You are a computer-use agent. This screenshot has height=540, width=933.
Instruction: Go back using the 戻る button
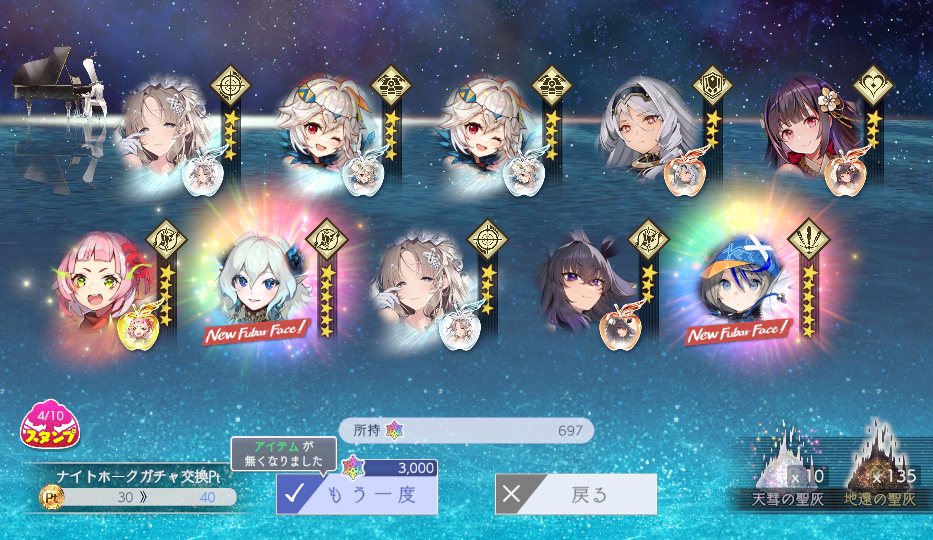(x=576, y=494)
